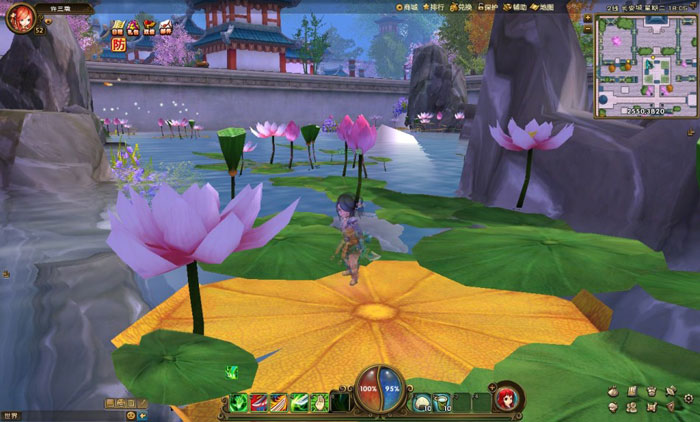Open the gear settings icon
700x422 pixels.
689,398
